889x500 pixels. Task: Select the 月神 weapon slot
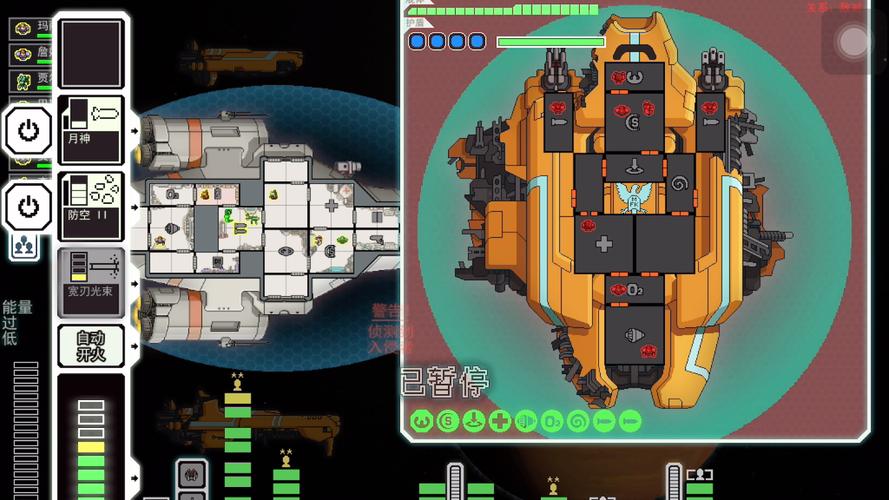pos(91,129)
